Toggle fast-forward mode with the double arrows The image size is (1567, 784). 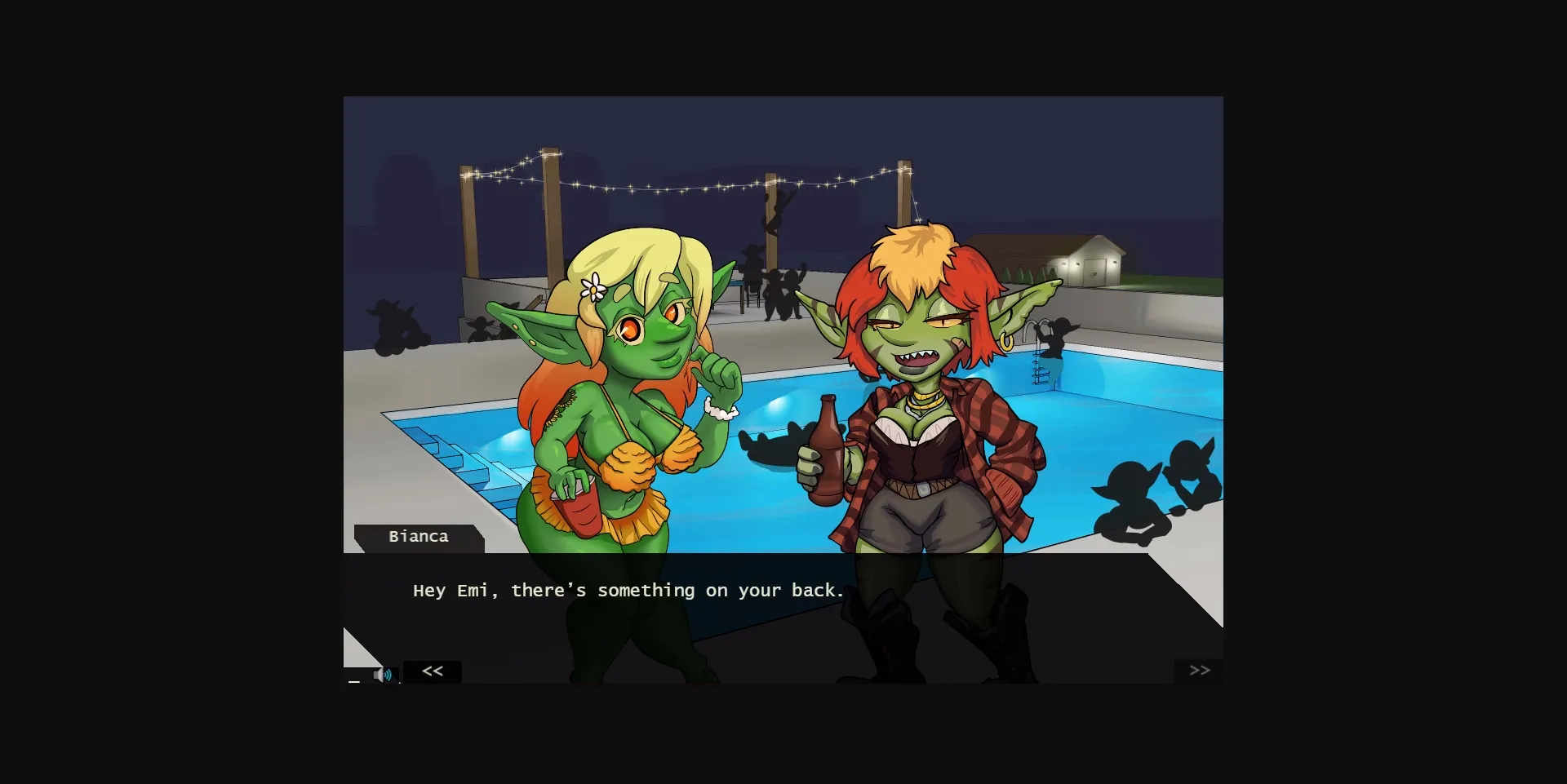tap(1200, 670)
